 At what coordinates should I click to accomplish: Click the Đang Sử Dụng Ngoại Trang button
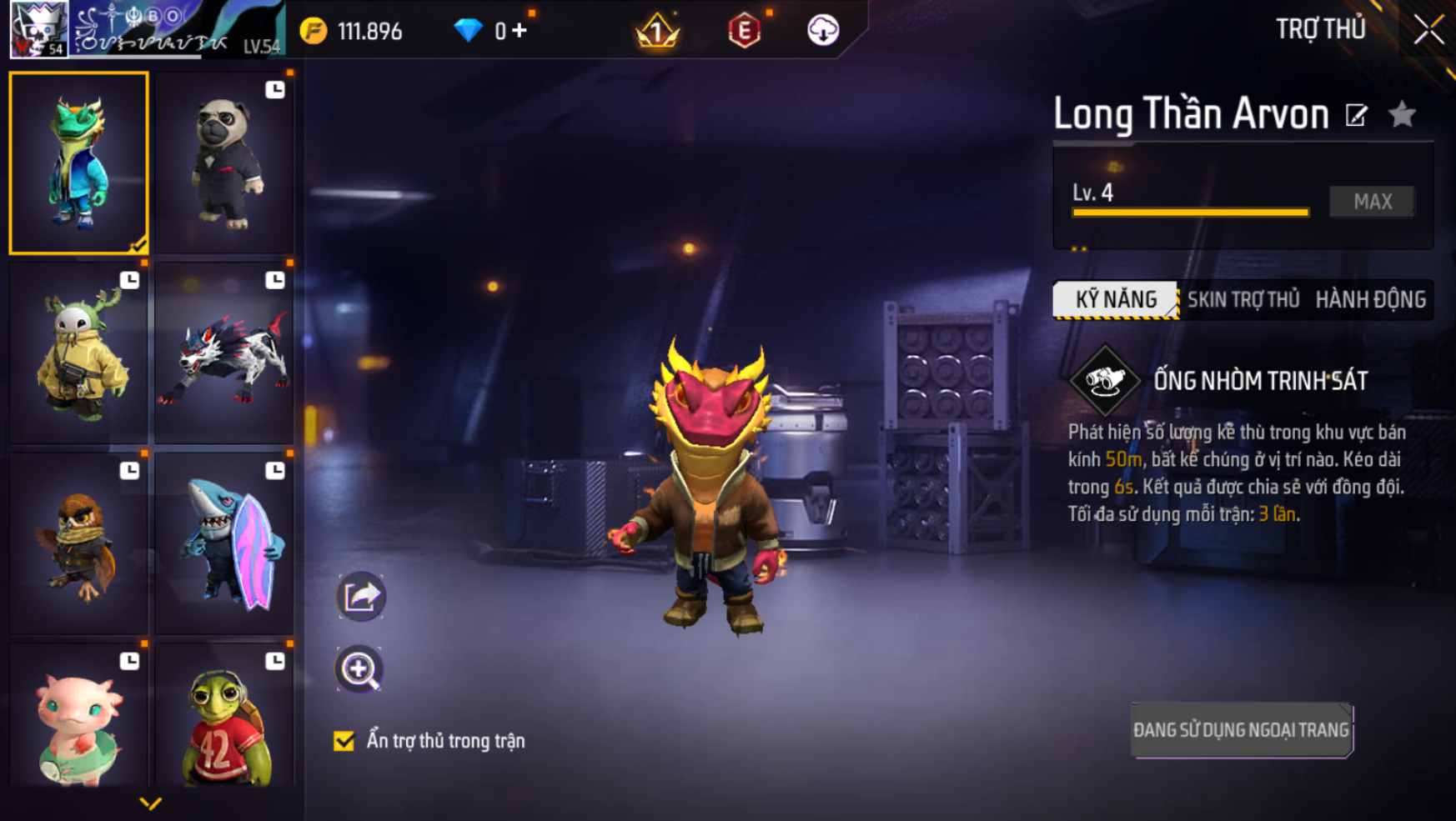click(1241, 730)
